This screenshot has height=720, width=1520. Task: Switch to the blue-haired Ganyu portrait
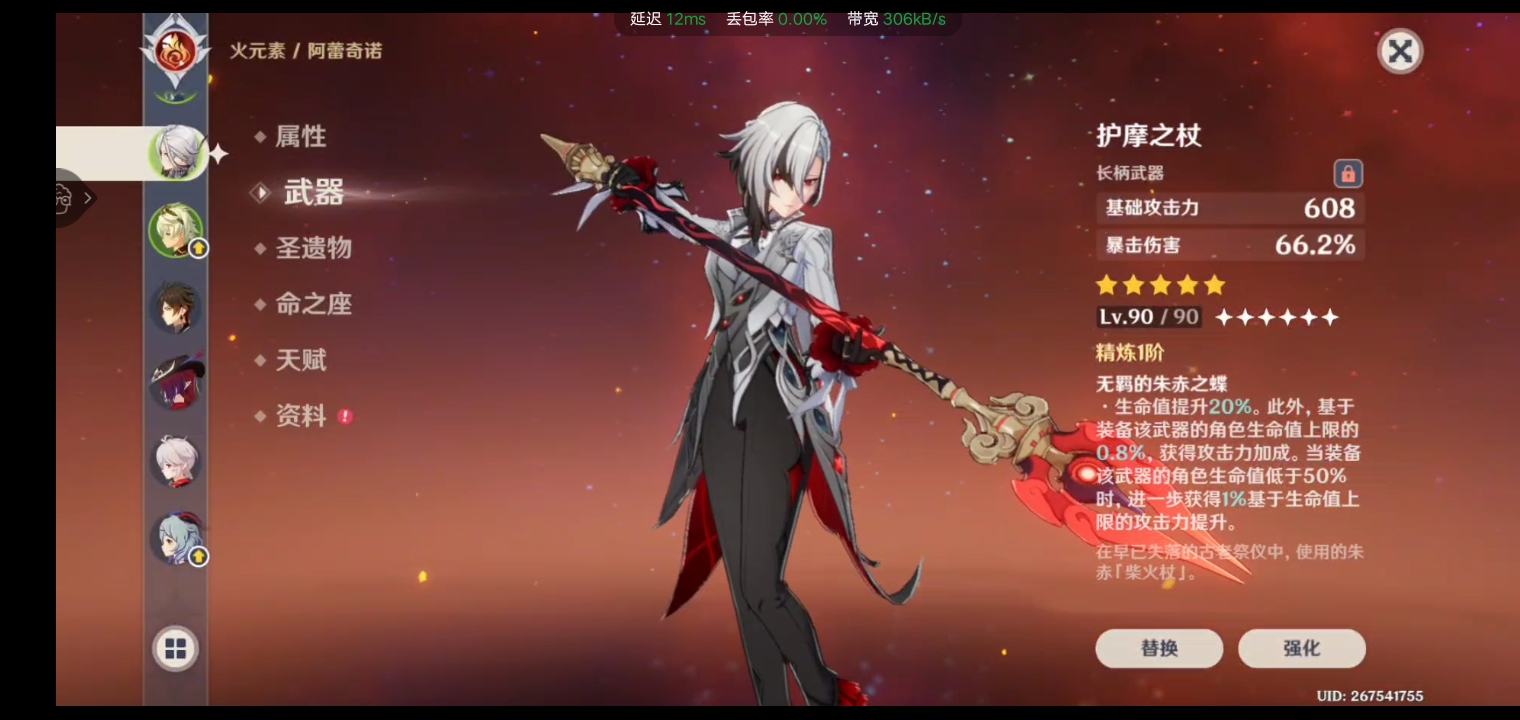point(176,538)
